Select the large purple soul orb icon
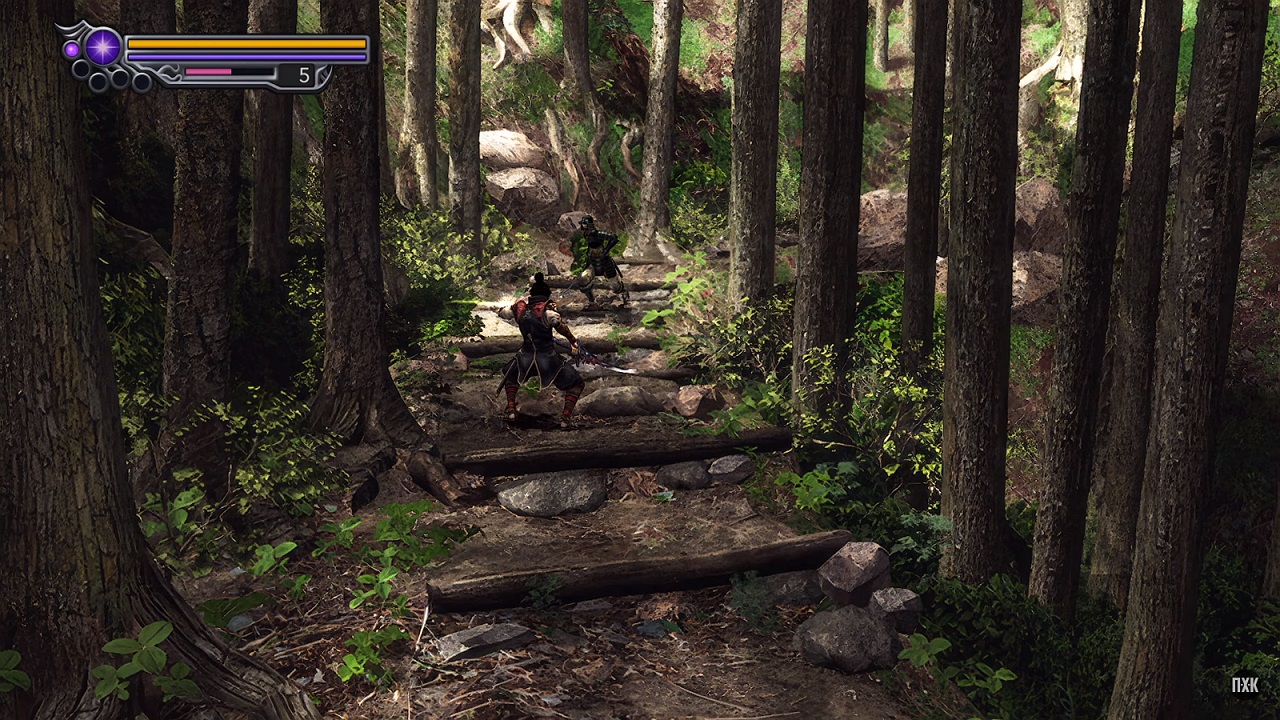 (102, 47)
